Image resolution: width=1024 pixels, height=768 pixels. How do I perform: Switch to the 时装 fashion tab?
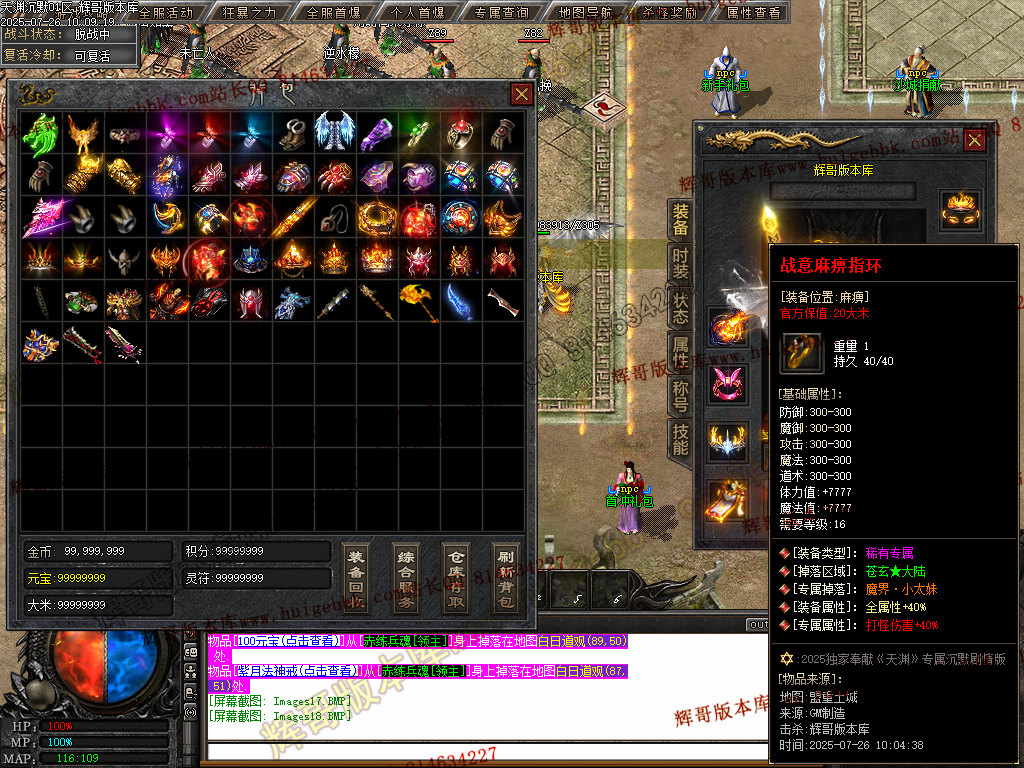[680, 264]
